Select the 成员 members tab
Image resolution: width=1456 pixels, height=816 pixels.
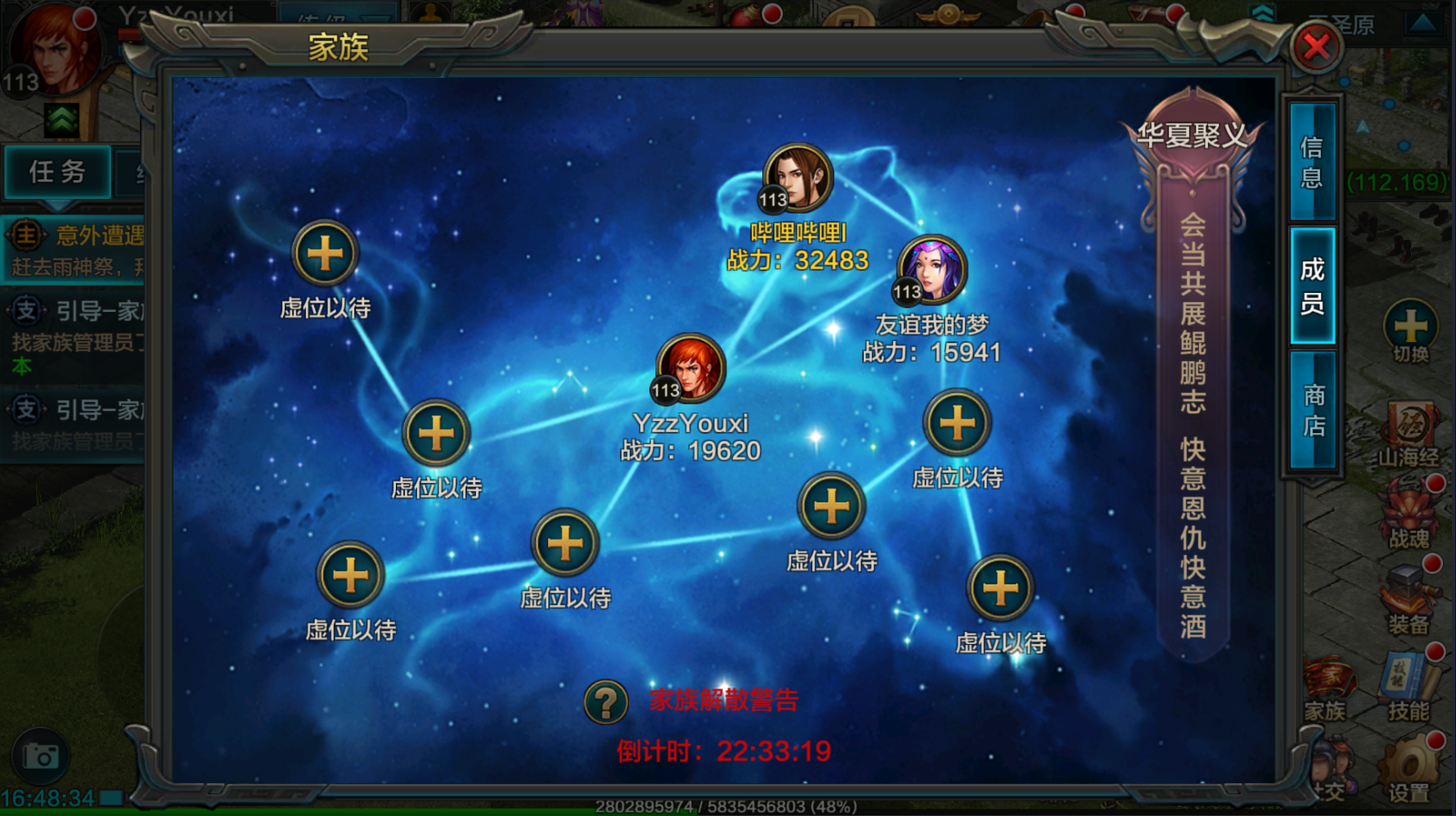pyautogui.click(x=1312, y=286)
